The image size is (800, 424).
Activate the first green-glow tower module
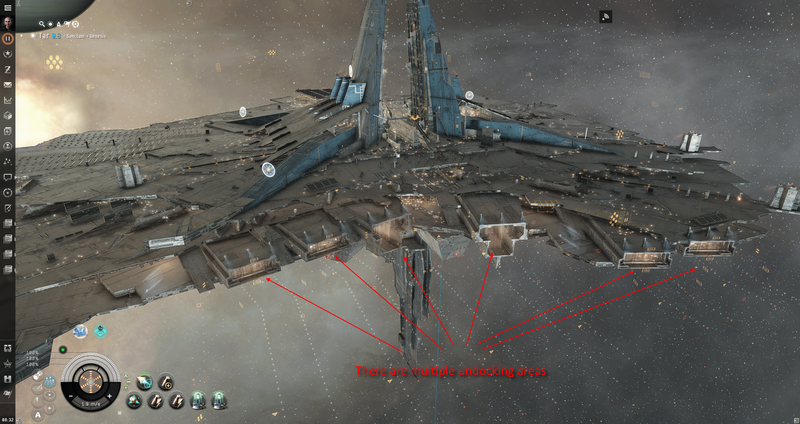click(x=198, y=401)
